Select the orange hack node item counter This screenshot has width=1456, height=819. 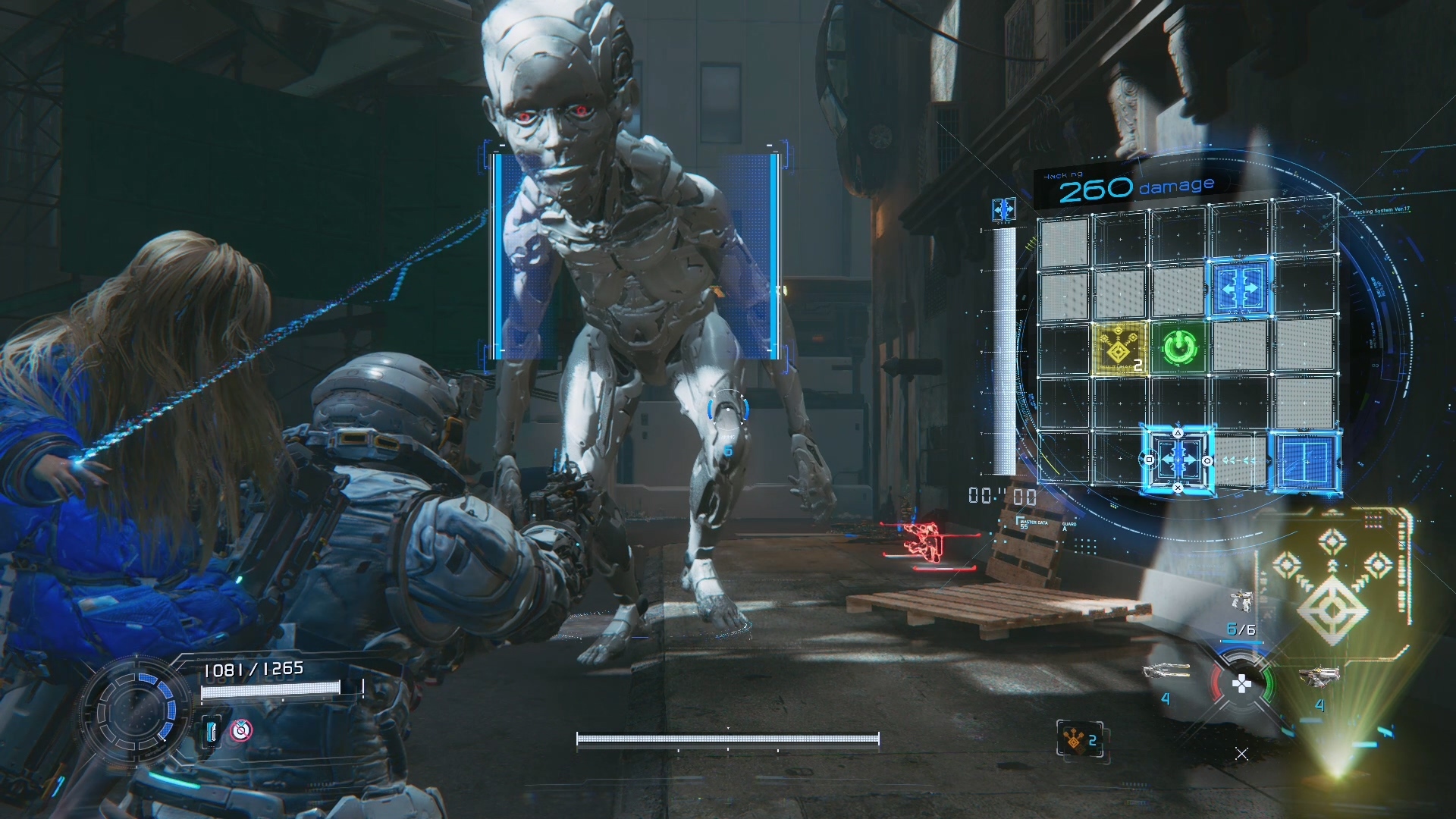click(1080, 739)
